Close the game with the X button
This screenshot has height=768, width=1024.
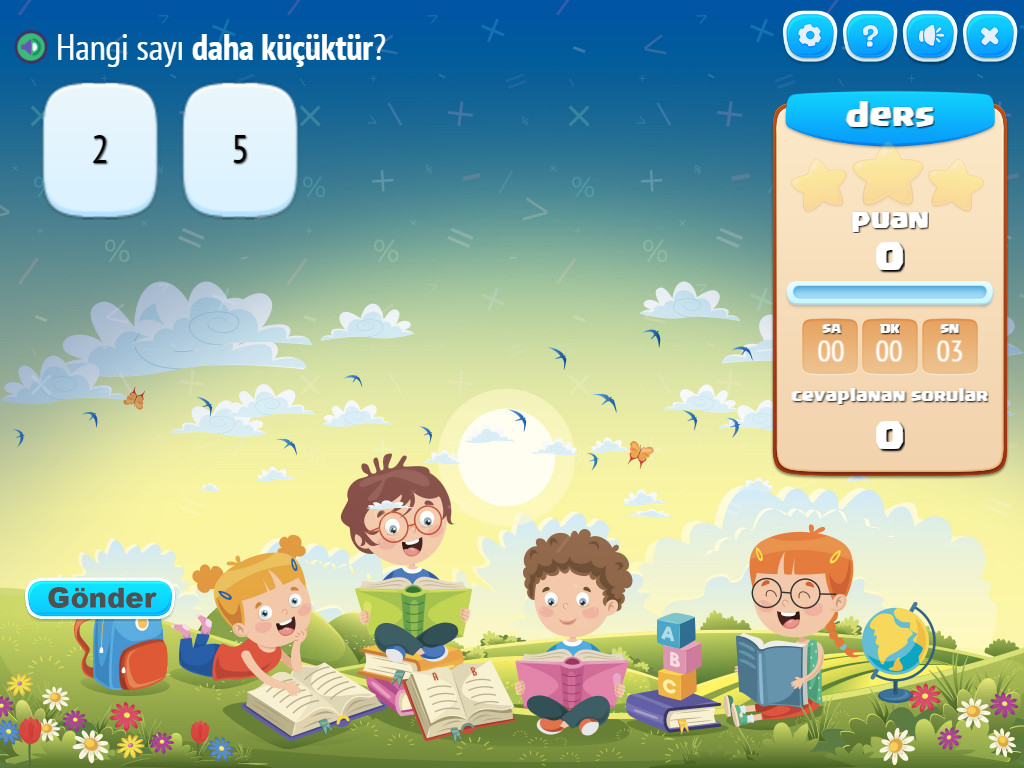click(x=990, y=37)
